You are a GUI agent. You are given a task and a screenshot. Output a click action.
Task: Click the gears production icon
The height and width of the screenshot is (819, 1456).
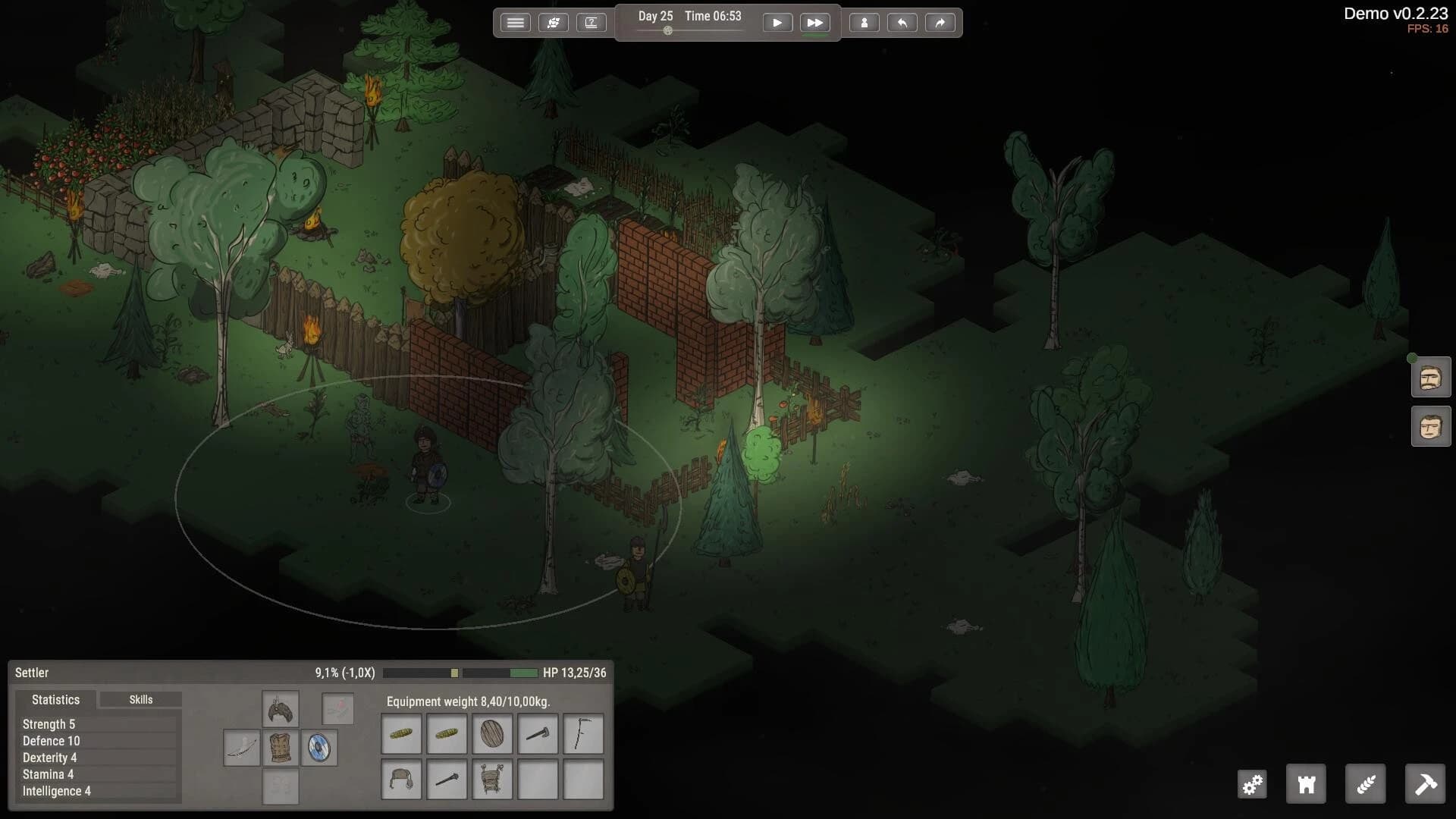coord(1252,784)
